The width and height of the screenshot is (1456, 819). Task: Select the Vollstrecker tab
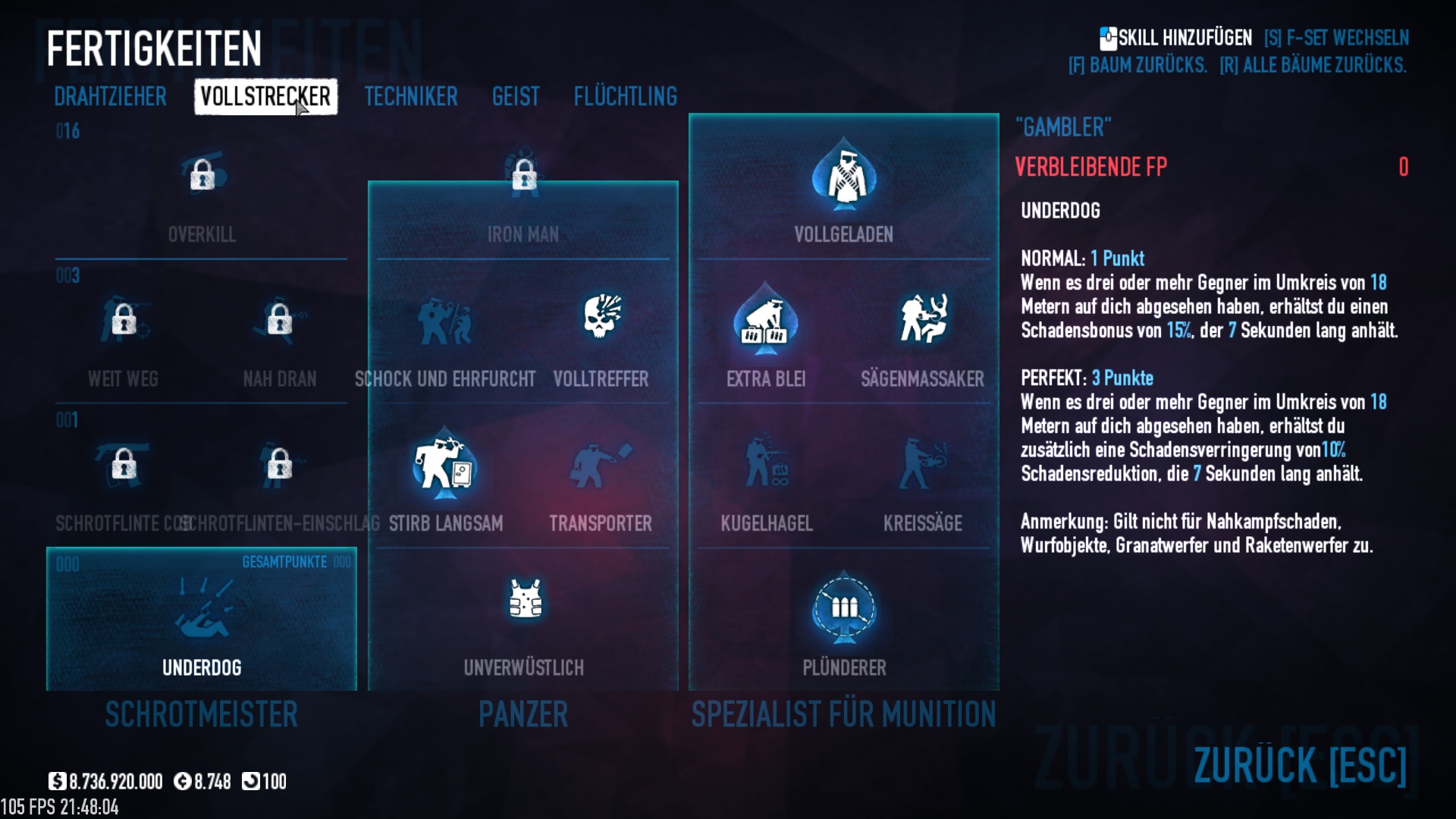pyautogui.click(x=265, y=97)
